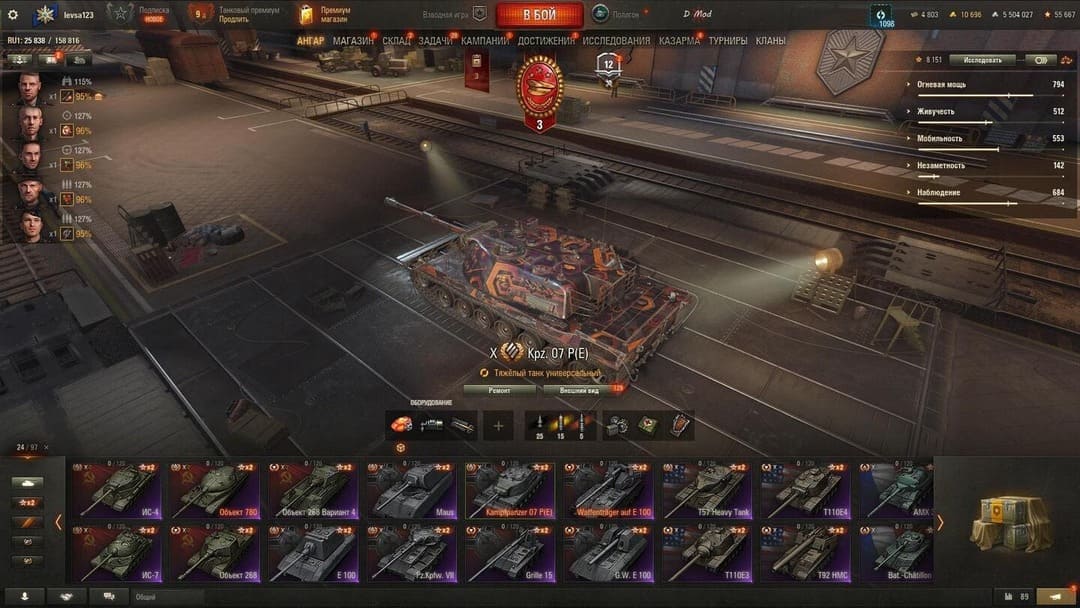Choose the ИС-7 tank tile
1080x608 pixels.
click(x=114, y=553)
